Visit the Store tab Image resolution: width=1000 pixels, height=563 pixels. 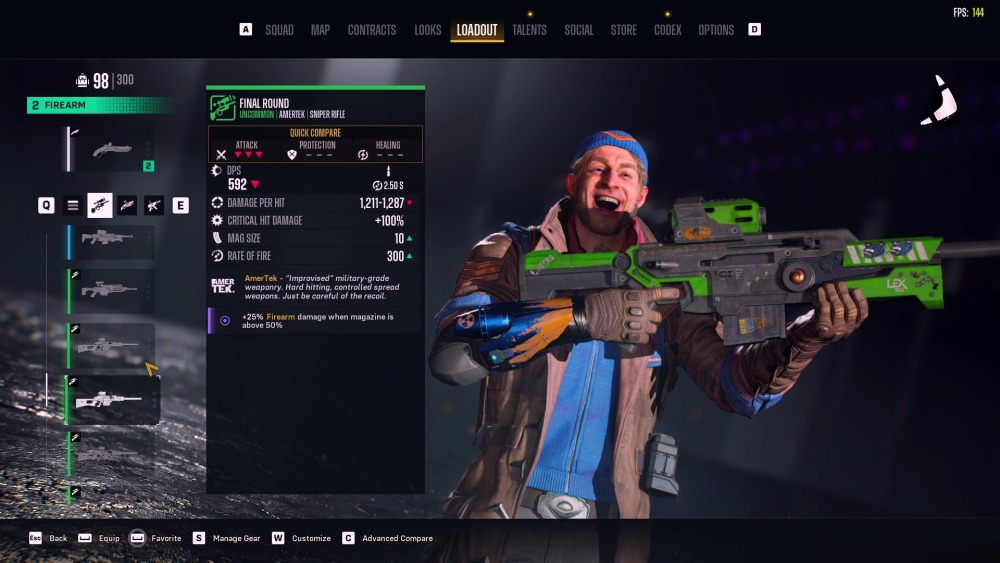pos(624,30)
